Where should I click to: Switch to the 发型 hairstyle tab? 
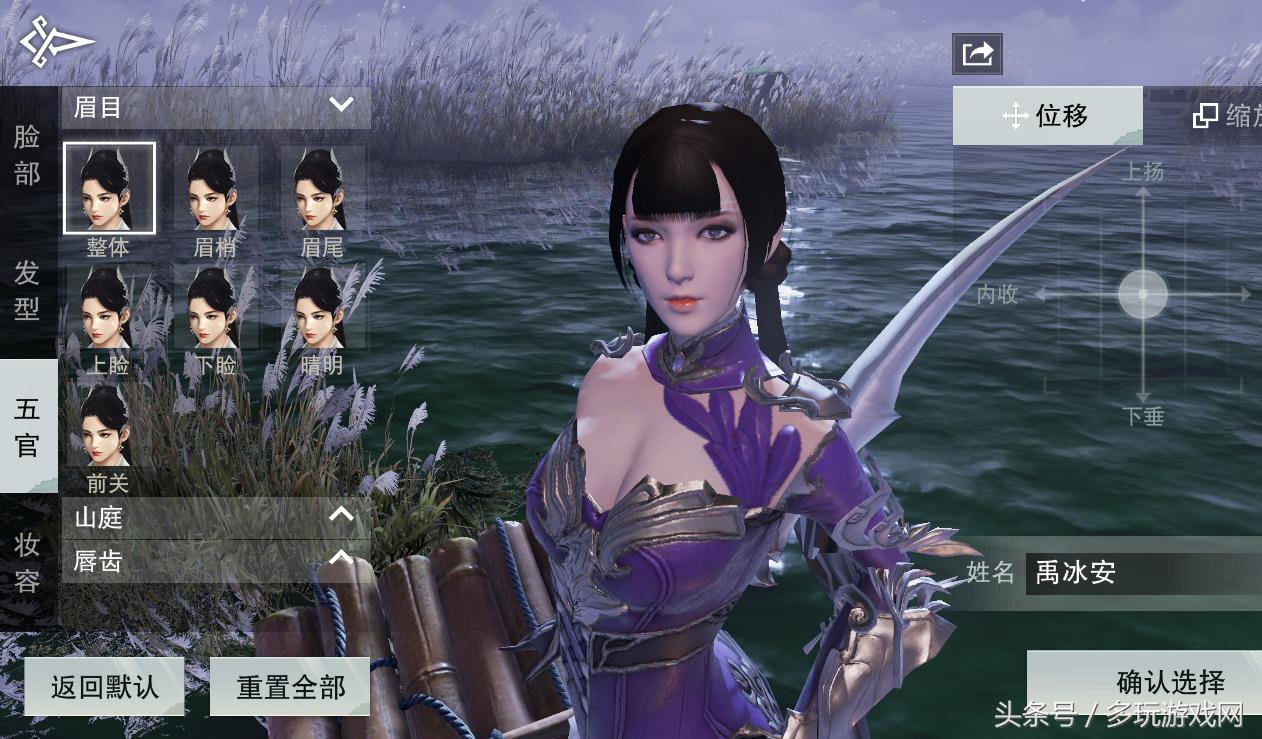(x=27, y=290)
